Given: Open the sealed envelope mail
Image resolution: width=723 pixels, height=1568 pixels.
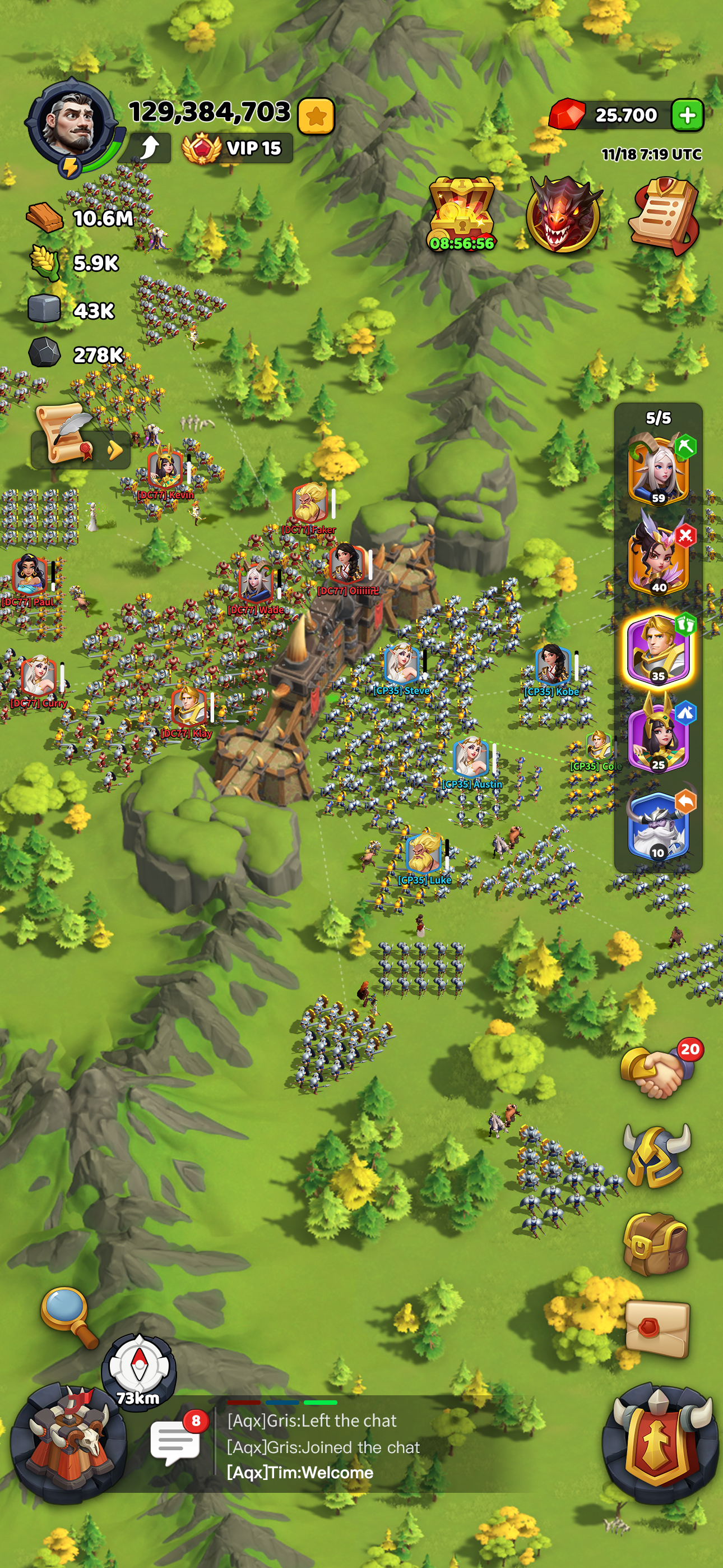Looking at the screenshot, I should pos(657,1330).
